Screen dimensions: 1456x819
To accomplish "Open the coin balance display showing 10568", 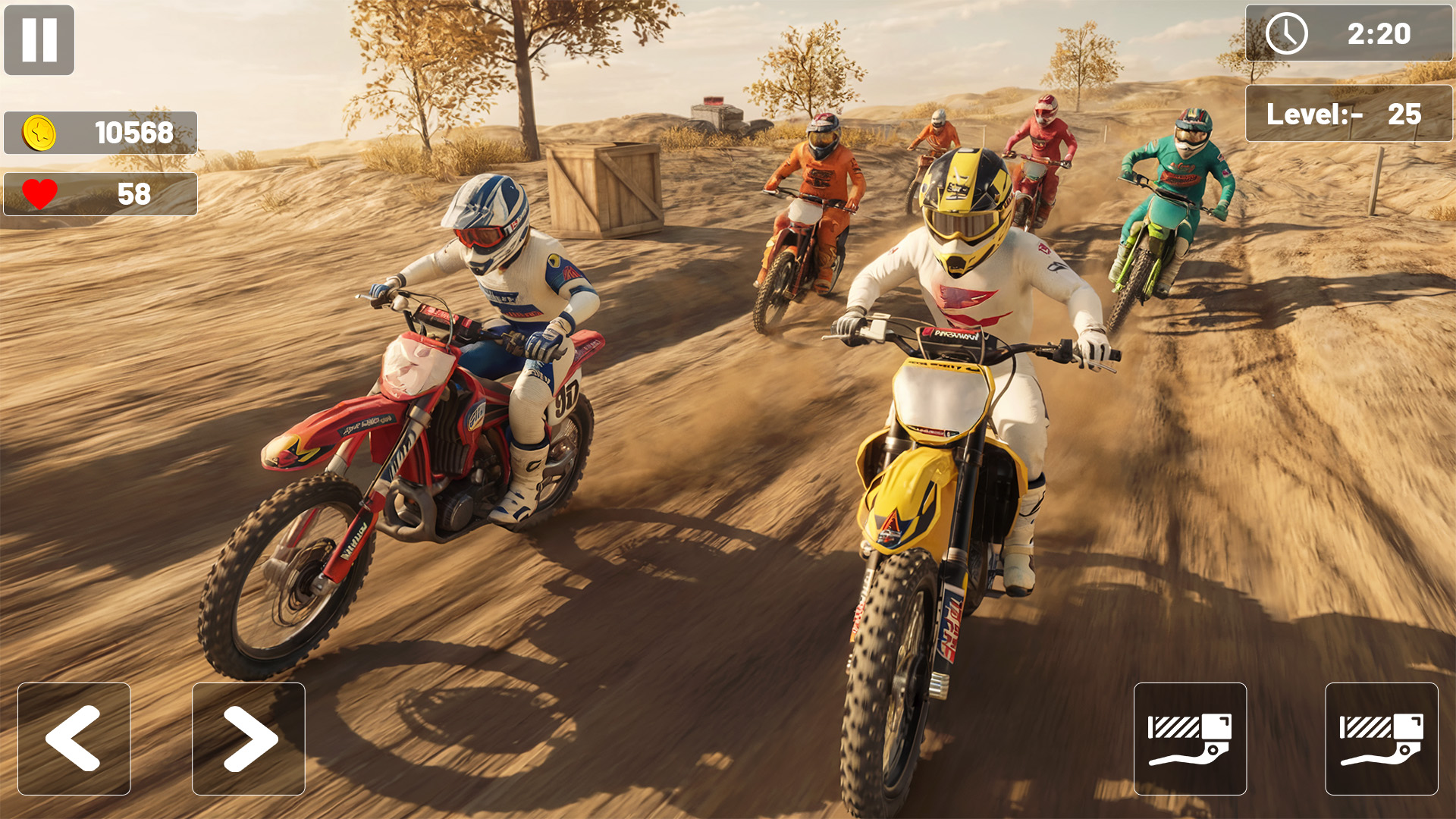I will (100, 130).
